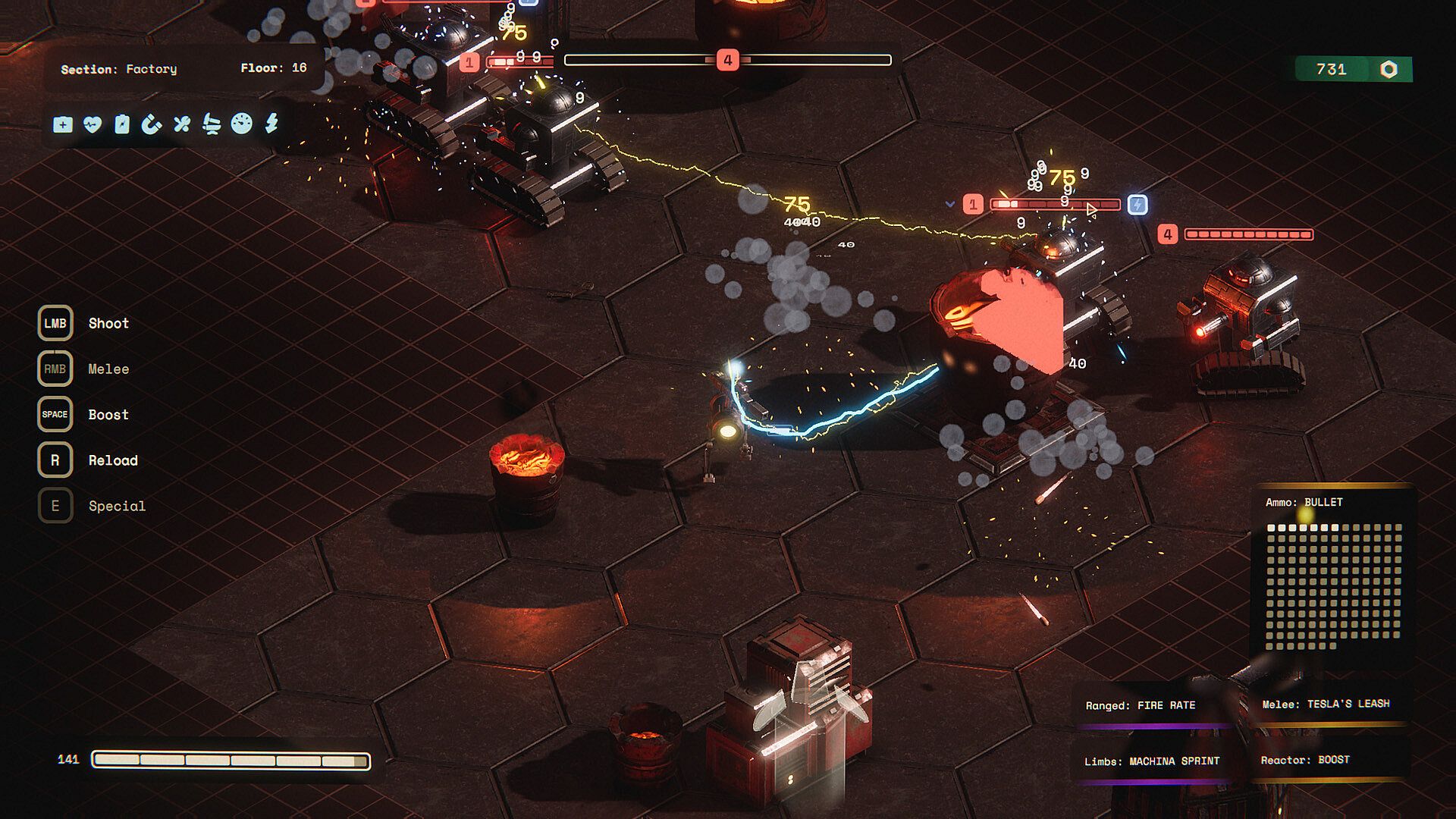Select the magnet upgrade icon
Screen dimensions: 1456x819
coord(152,124)
